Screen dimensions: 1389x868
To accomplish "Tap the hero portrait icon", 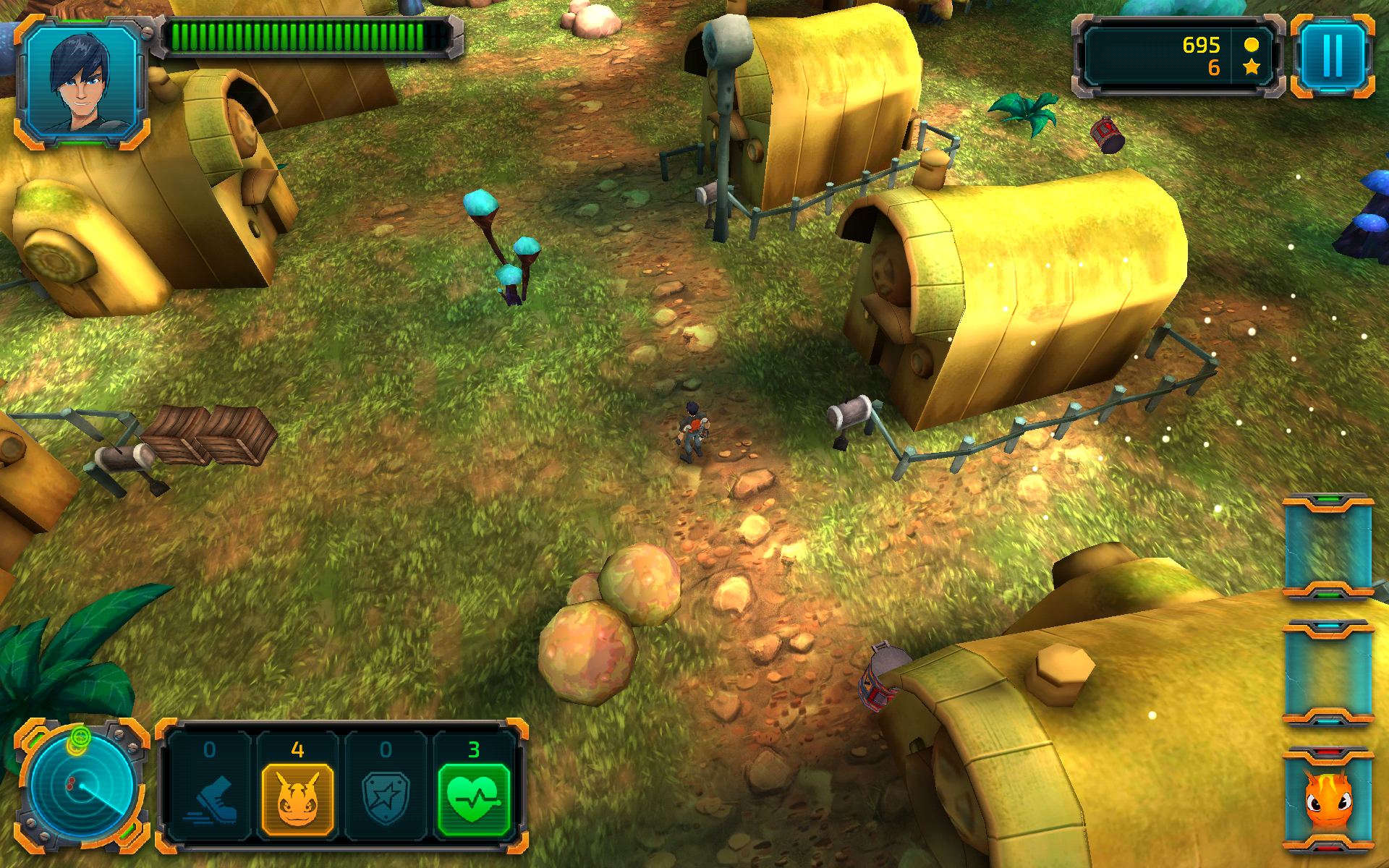I will tap(81, 81).
